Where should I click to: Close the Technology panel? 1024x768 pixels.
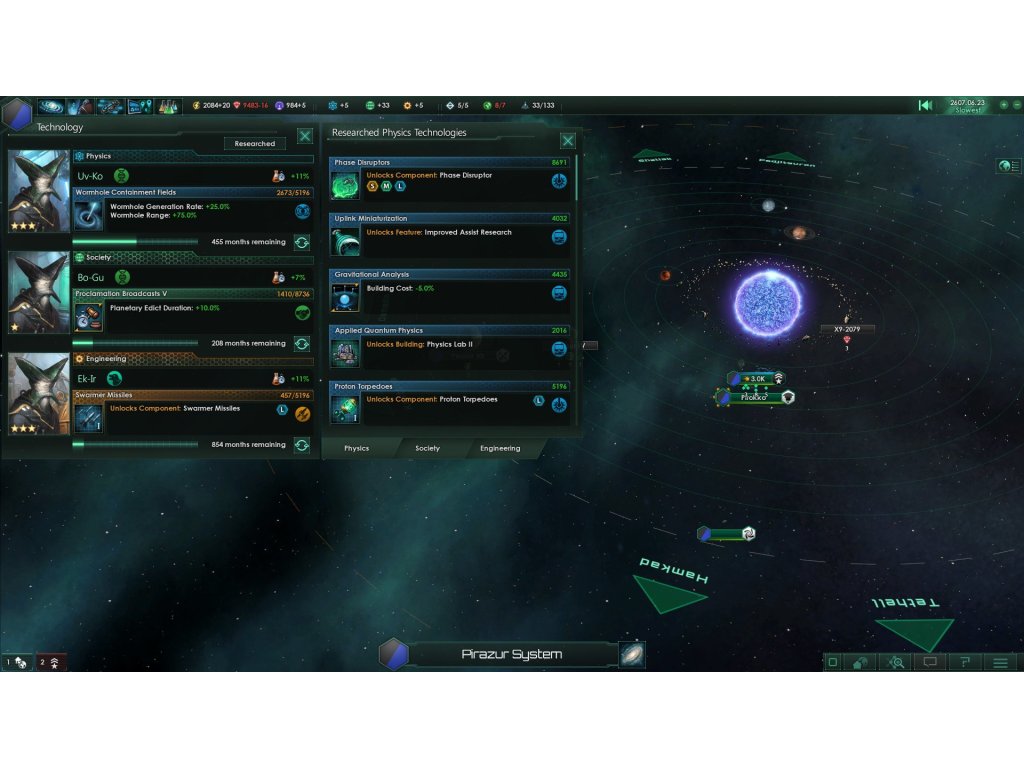pyautogui.click(x=305, y=136)
